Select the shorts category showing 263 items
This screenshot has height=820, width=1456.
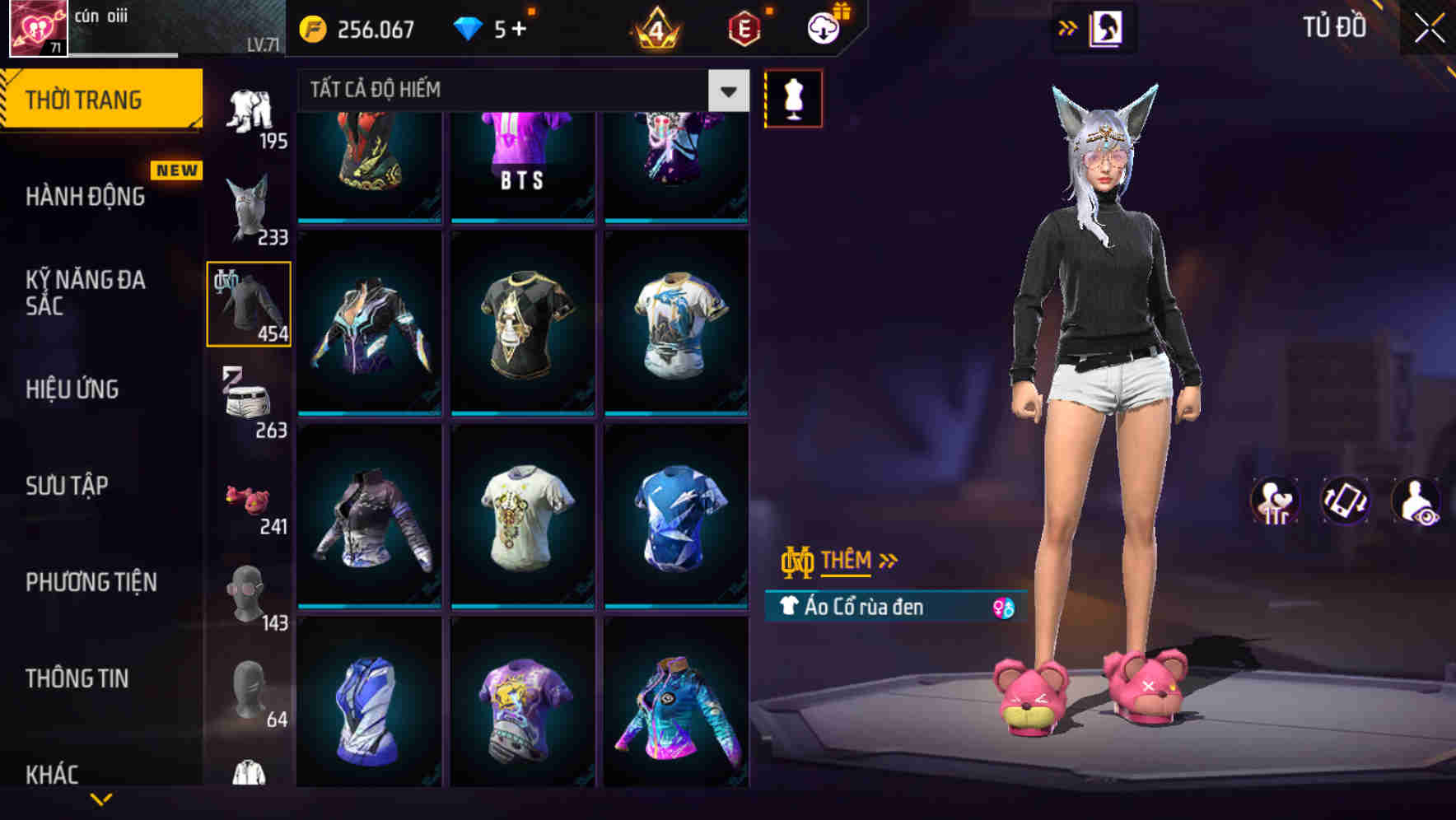248,401
